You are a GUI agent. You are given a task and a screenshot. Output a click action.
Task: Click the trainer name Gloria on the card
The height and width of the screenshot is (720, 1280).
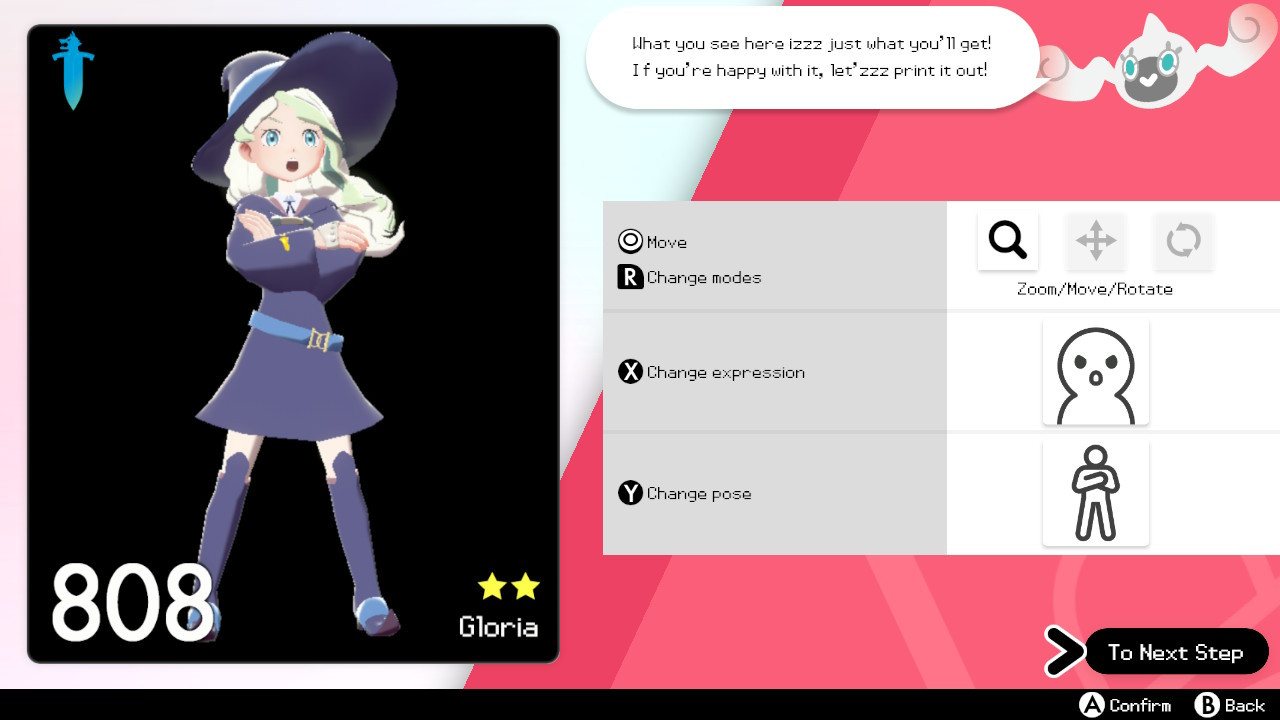[498, 627]
